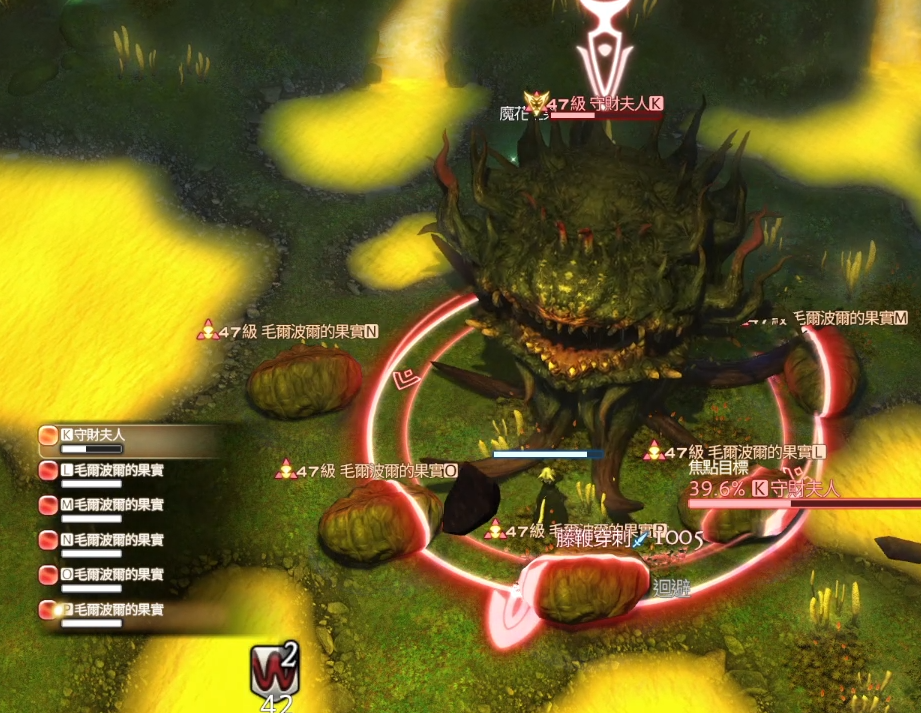The height and width of the screenshot is (713, 921).
Task: Target enemy L 毛爾波爾的果實 in enemy list
Action: click(110, 470)
